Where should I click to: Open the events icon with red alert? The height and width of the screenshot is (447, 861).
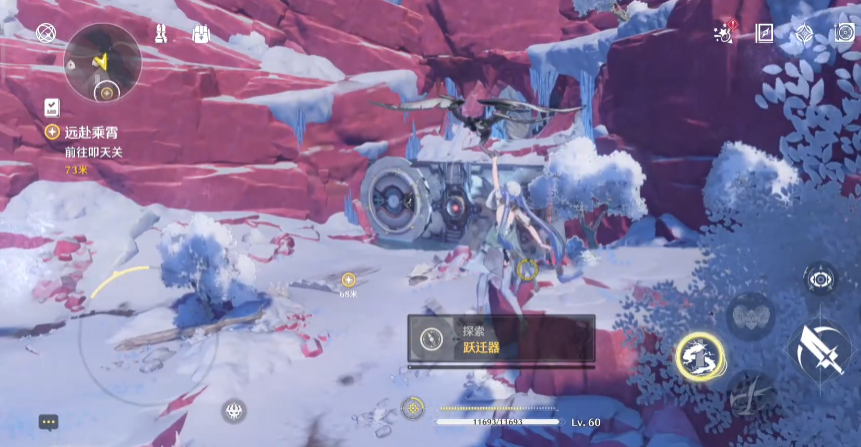(724, 34)
